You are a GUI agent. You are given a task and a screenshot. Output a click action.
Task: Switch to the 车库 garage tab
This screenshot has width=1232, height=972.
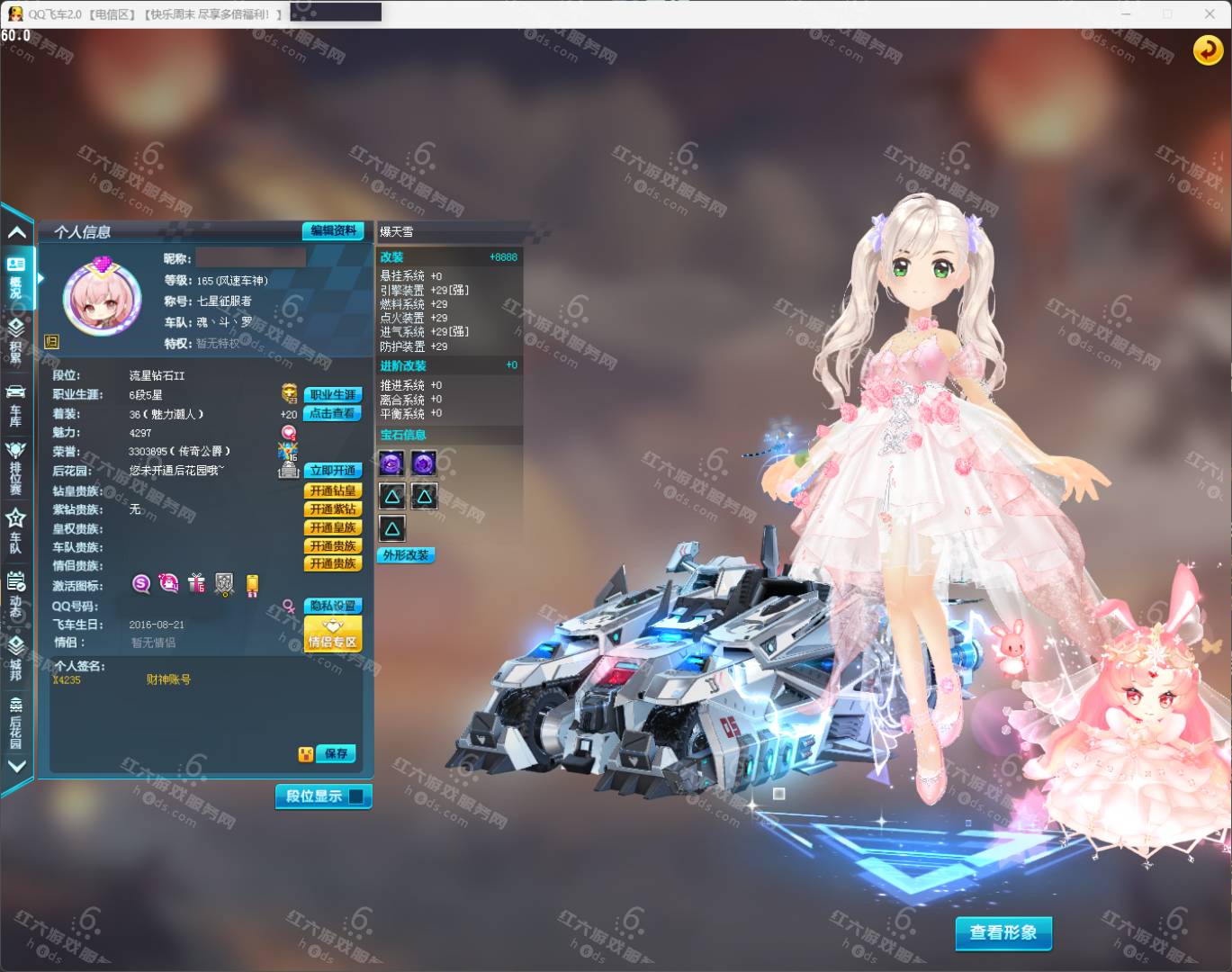(x=15, y=403)
